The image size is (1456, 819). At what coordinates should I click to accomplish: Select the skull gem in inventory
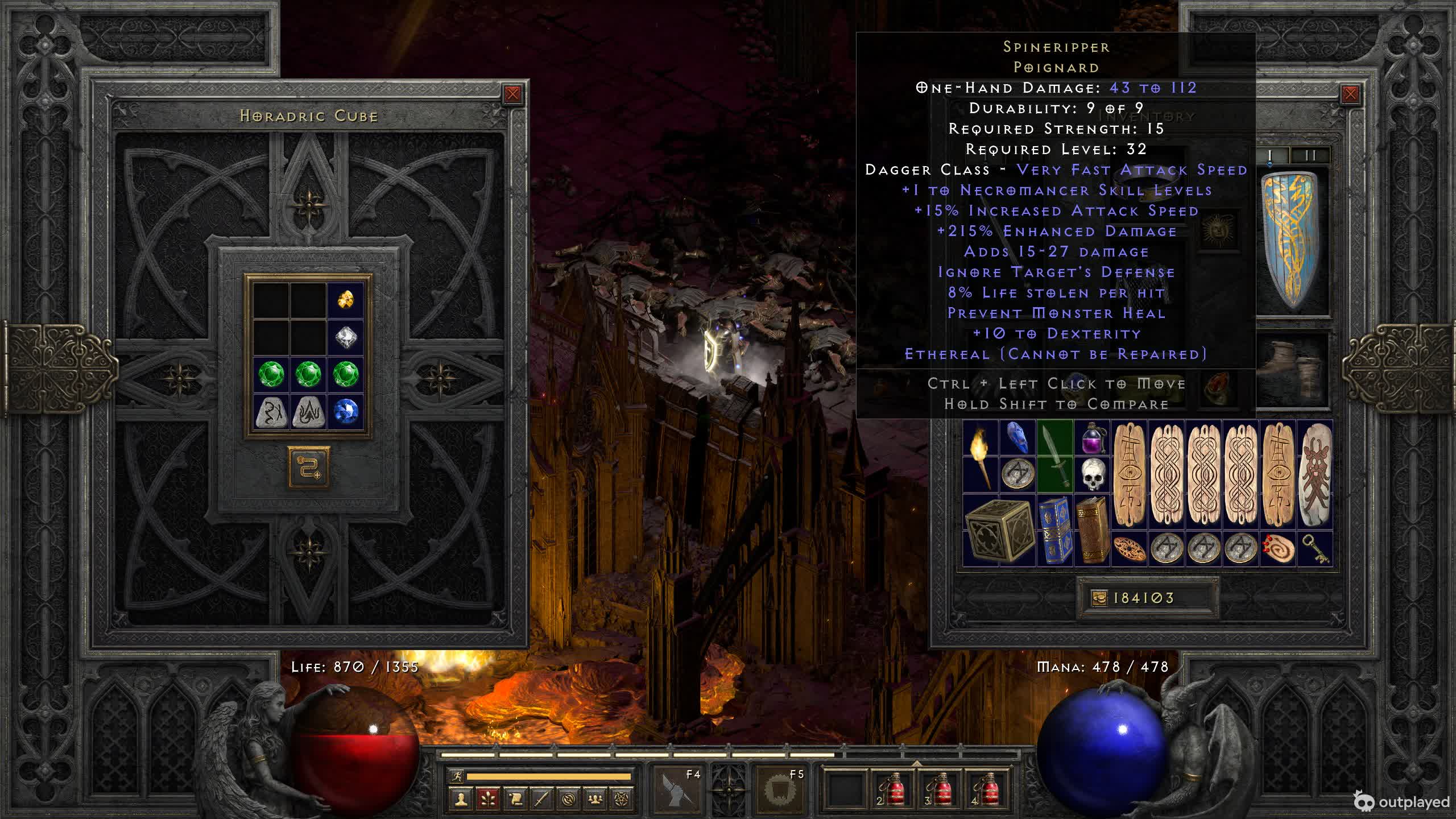point(1093,474)
